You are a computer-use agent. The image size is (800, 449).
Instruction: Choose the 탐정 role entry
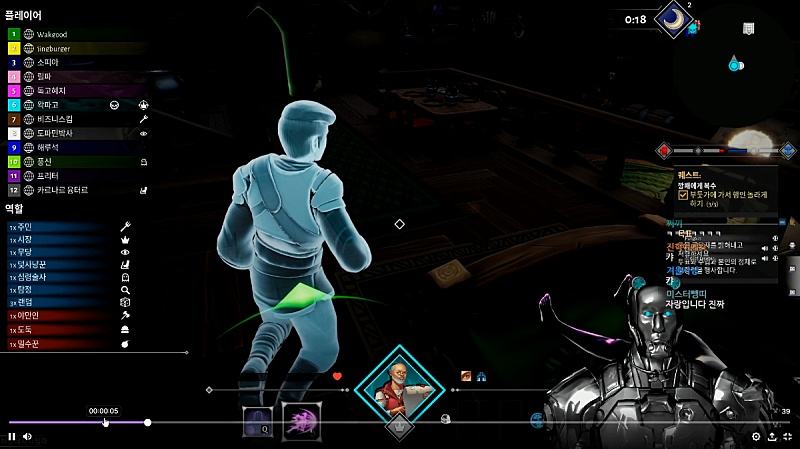click(x=27, y=290)
